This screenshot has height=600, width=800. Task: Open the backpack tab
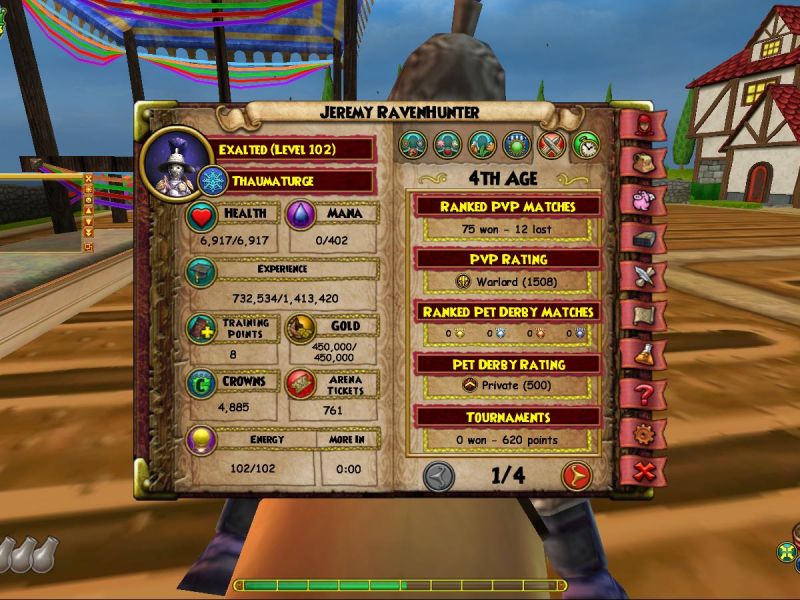click(x=643, y=160)
